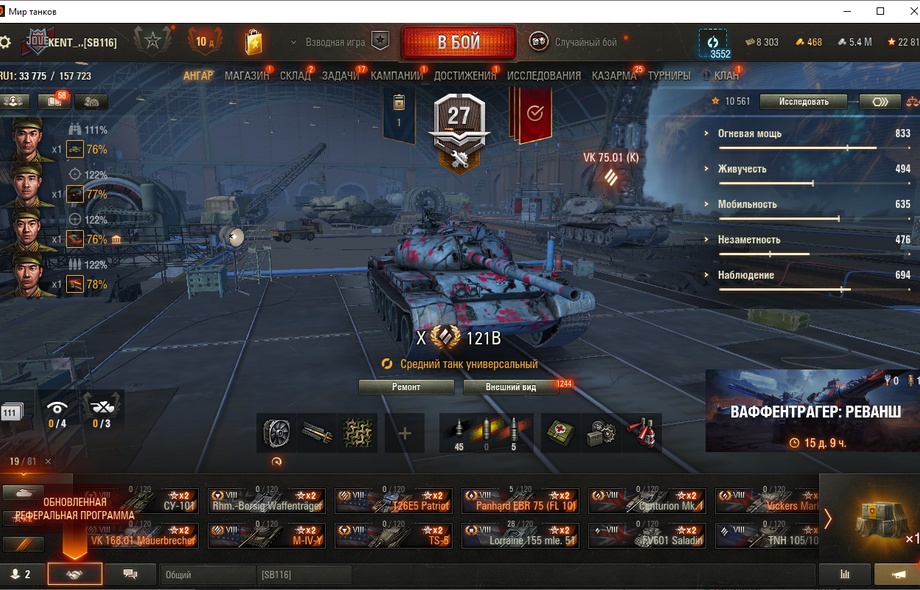The image size is (920, 590).
Task: Switch to the Казарма tab
Action: [613, 76]
